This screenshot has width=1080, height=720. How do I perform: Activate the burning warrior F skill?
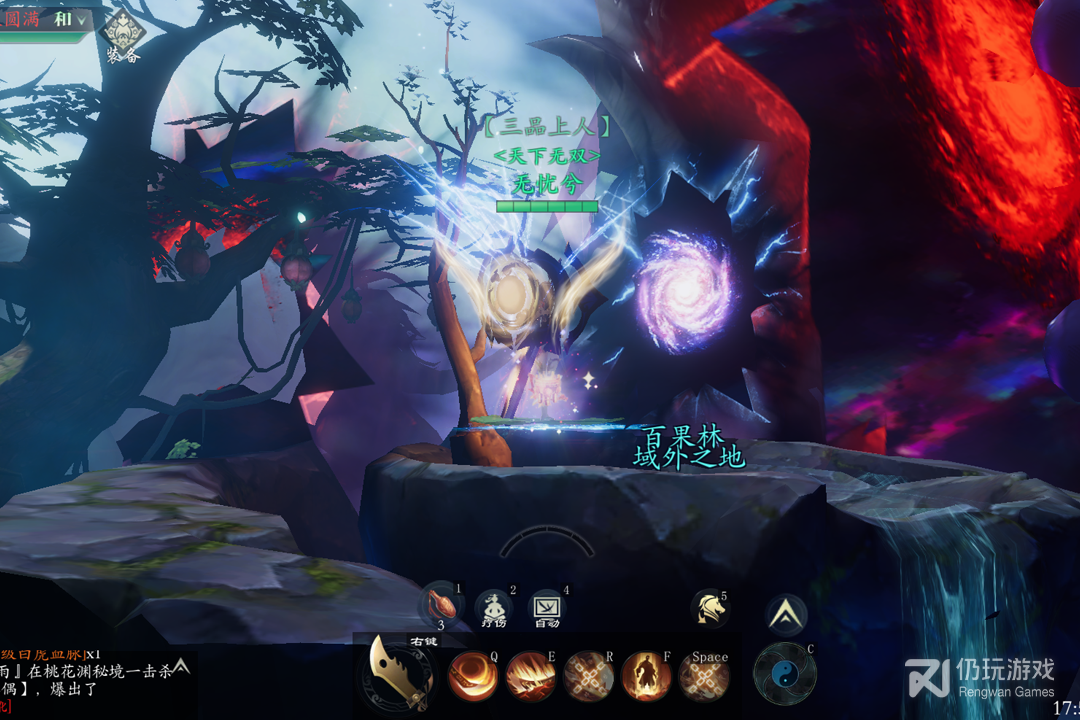click(646, 677)
